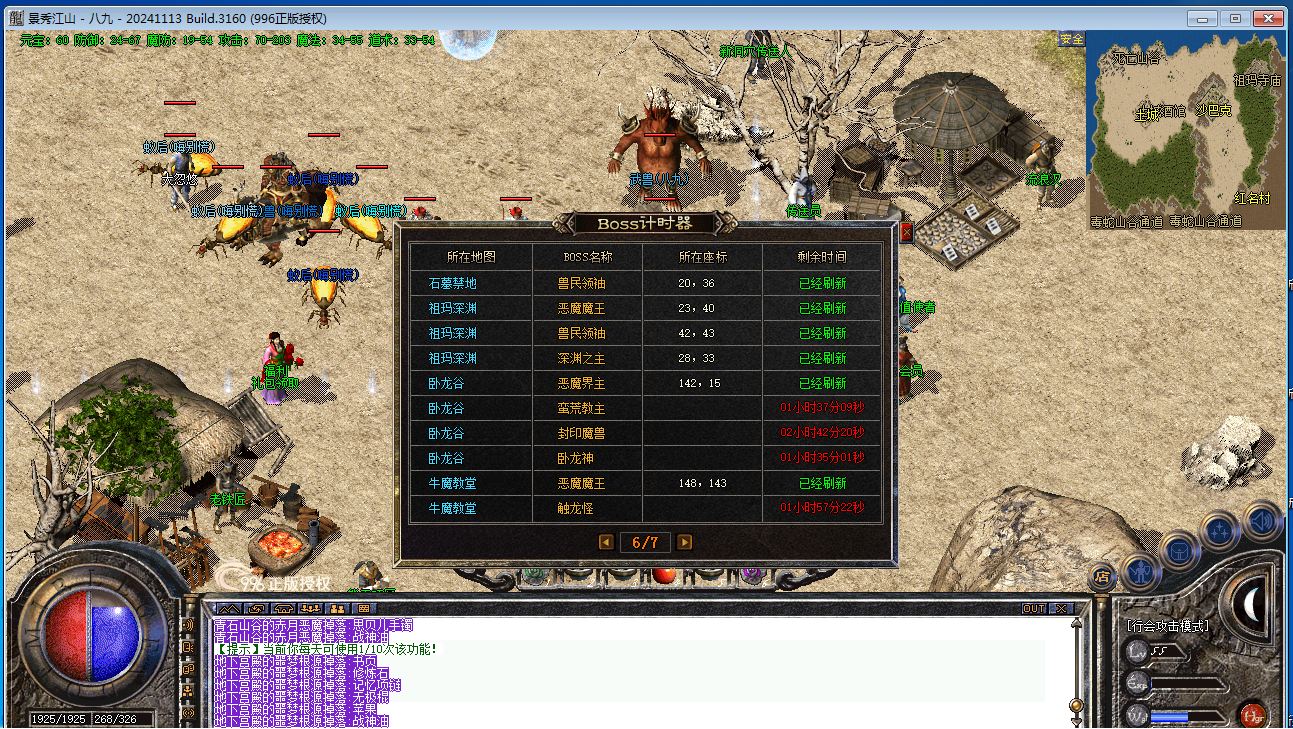Select the 石墓禁地 兽民领袖 boss row
The width and height of the screenshot is (1293, 729).
(645, 283)
